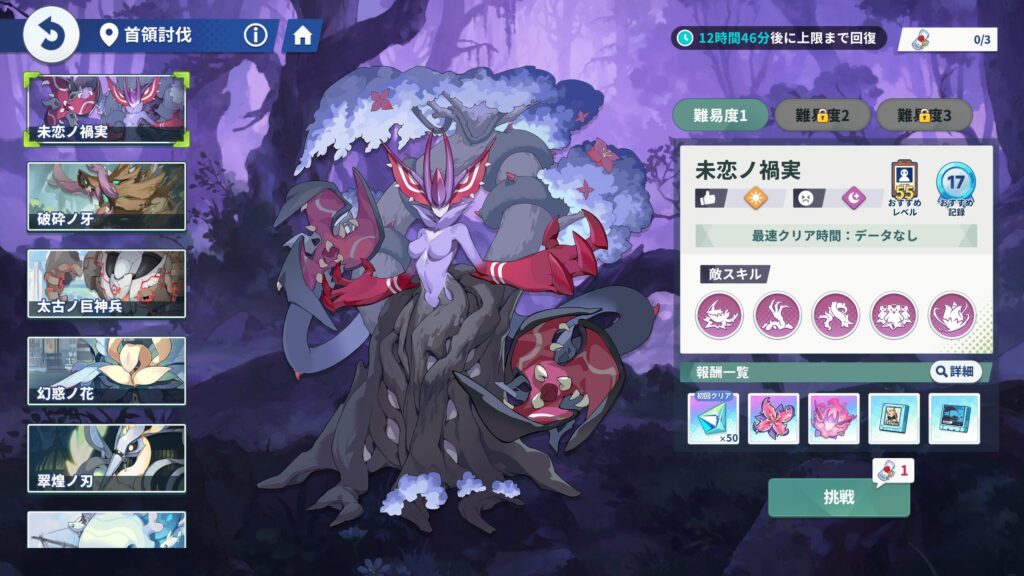The height and width of the screenshot is (576, 1024).
Task: Open reward details with the 詳細 button
Action: [x=955, y=372]
